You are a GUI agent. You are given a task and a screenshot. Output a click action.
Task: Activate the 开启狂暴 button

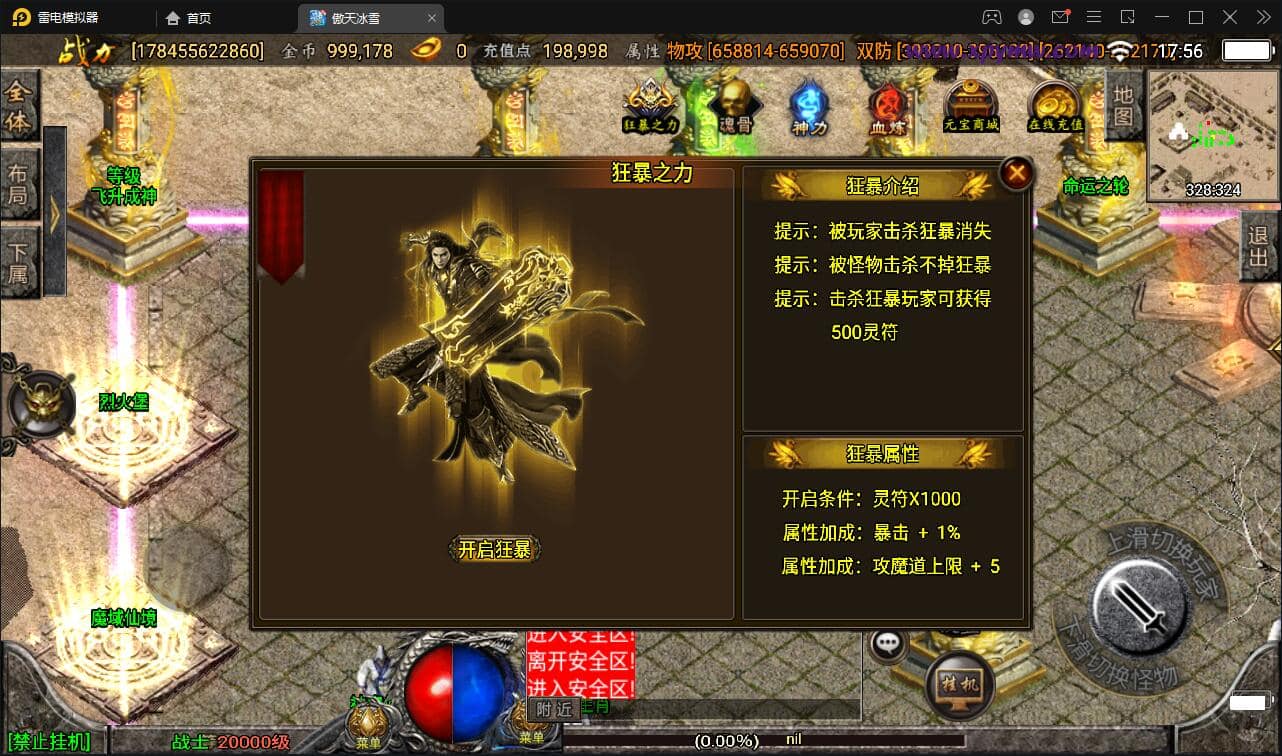coord(494,549)
